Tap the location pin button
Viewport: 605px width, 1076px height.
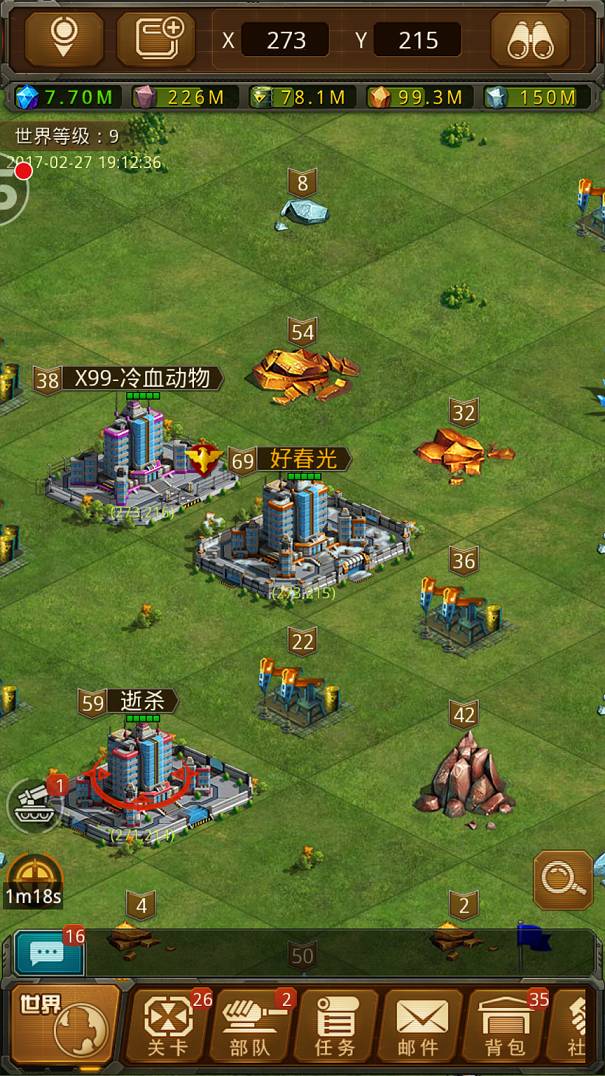(x=64, y=39)
